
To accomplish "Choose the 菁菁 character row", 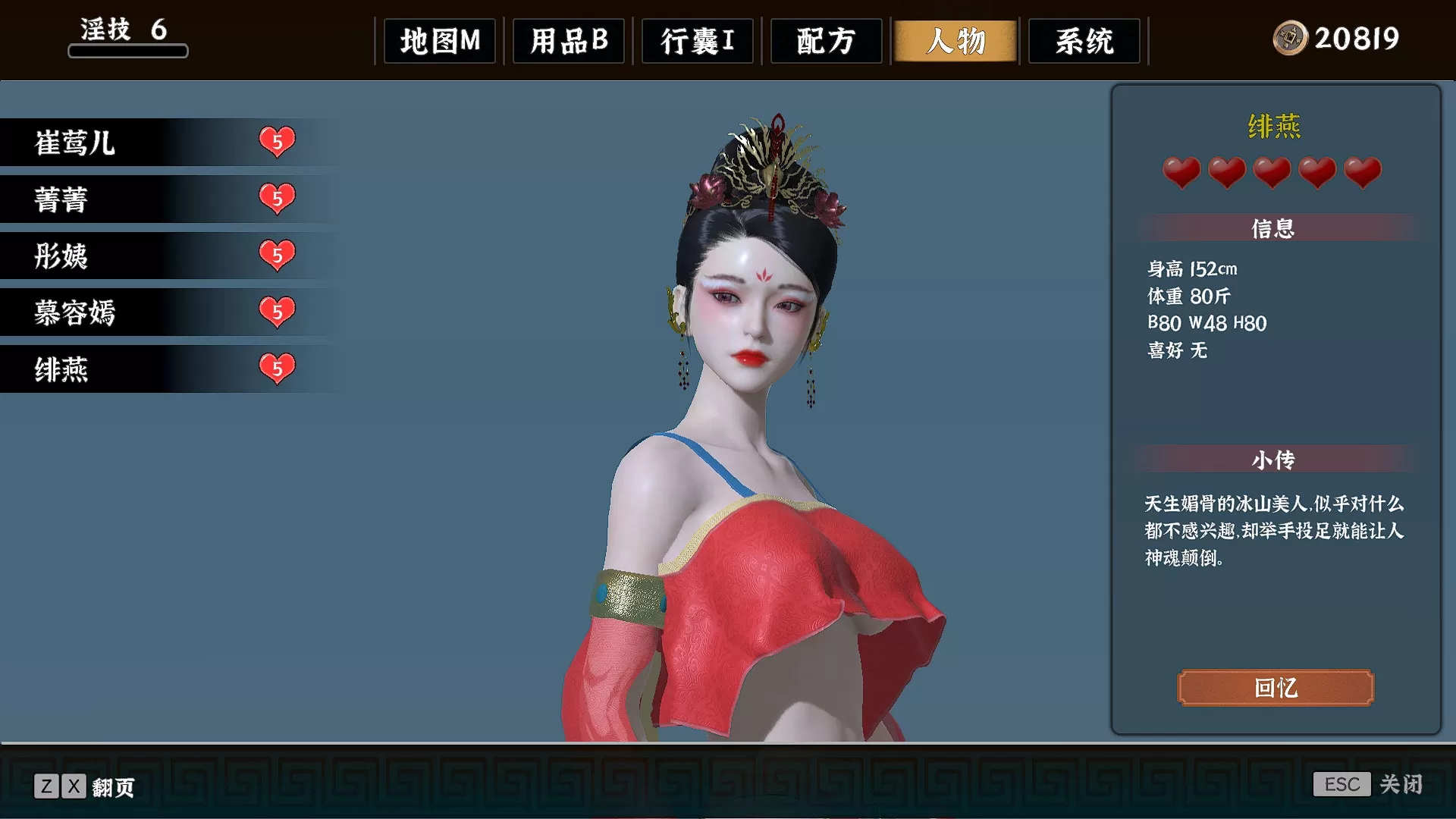I will (152, 199).
